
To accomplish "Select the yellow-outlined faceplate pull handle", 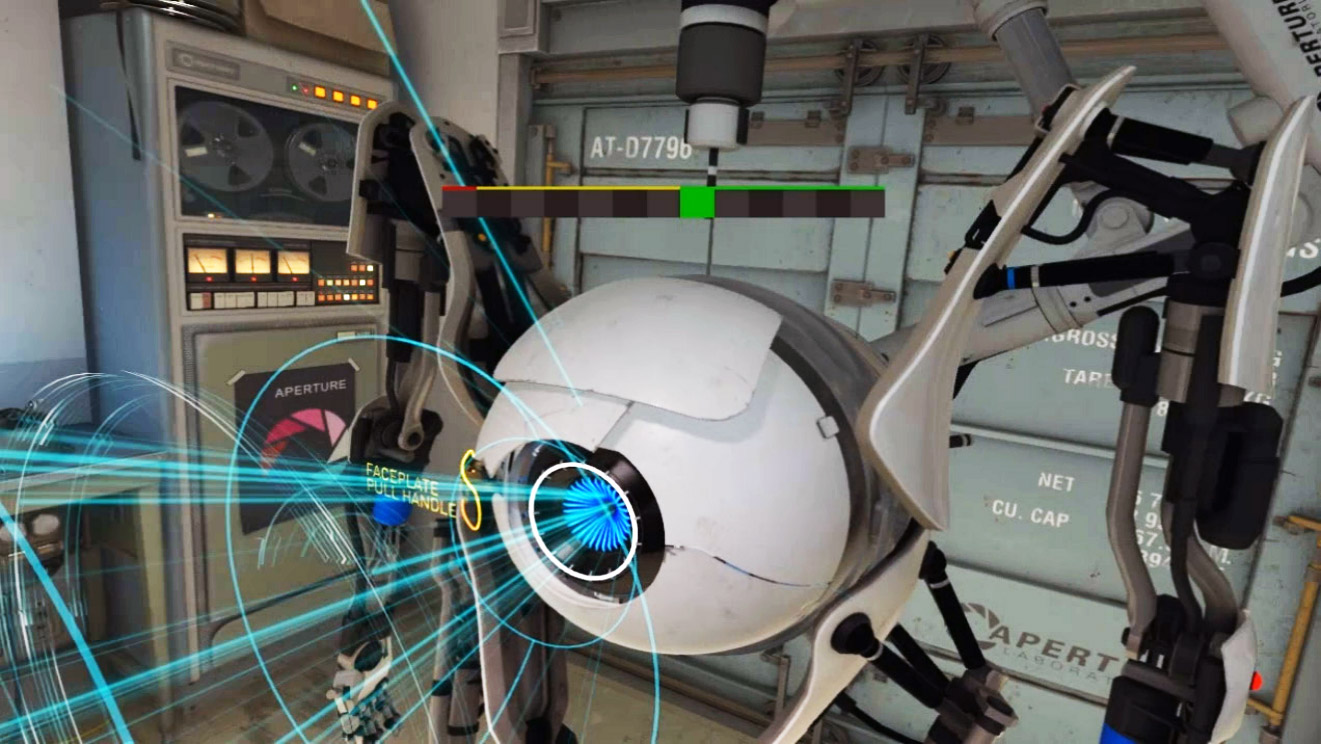I will [470, 489].
